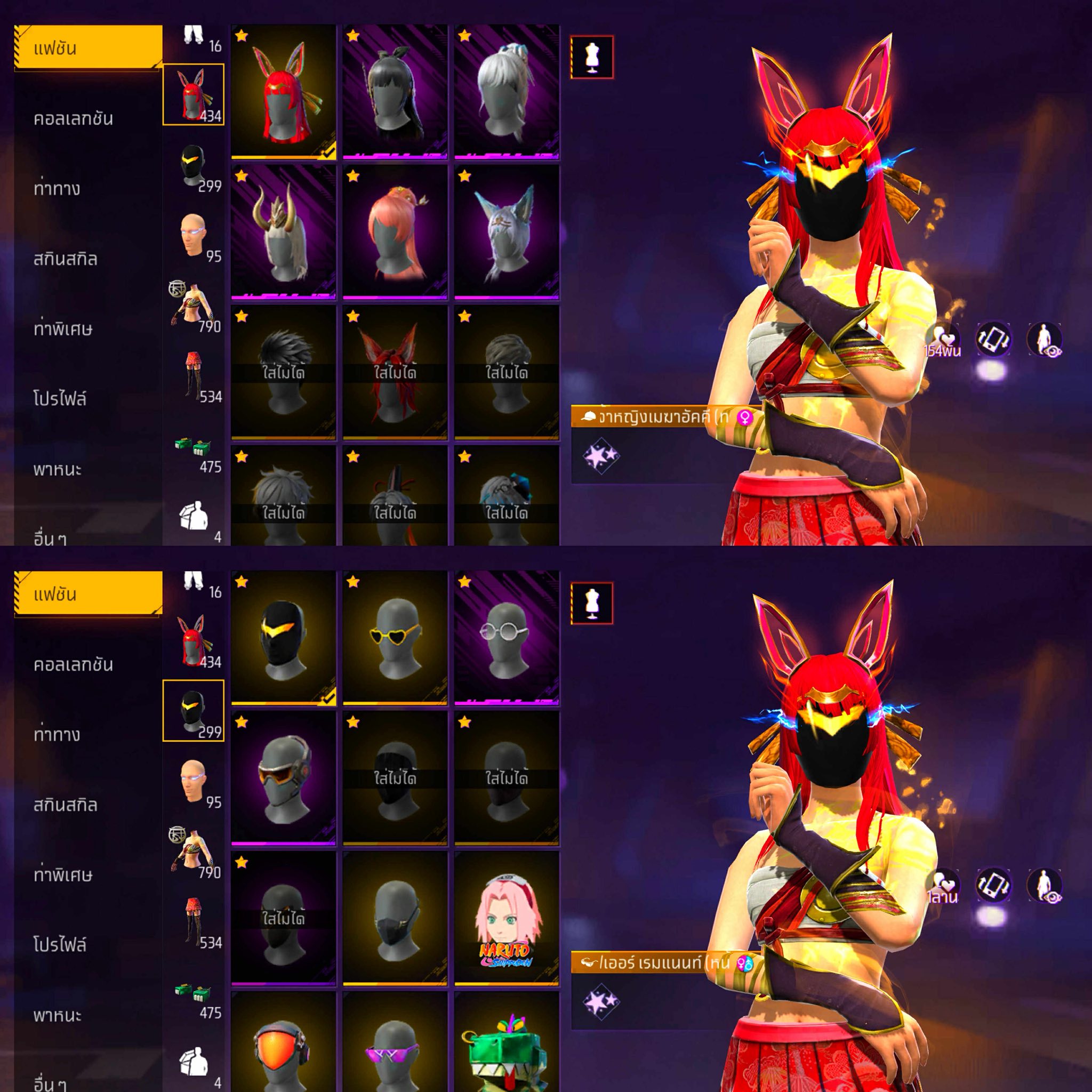Image resolution: width=1092 pixels, height=1092 pixels.
Task: Select the salmon pink hairstyle item
Action: (x=395, y=232)
